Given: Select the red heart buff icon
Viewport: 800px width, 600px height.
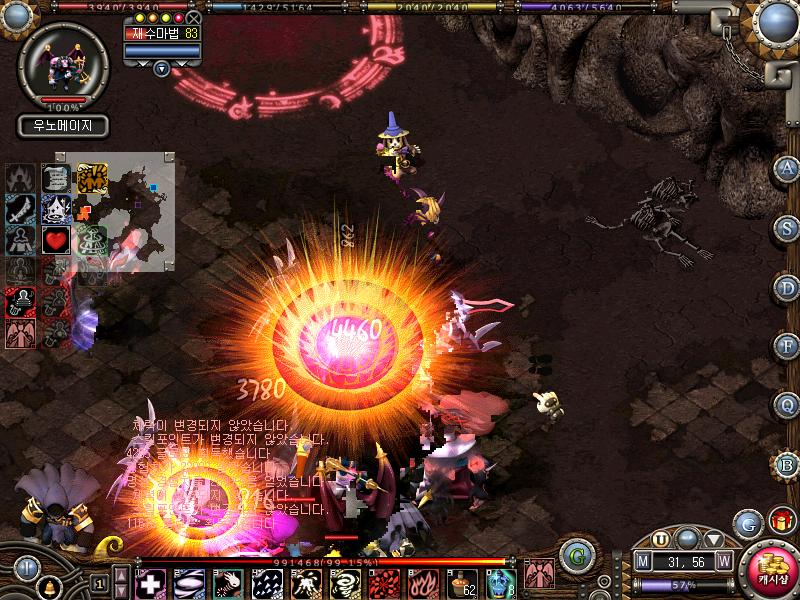Looking at the screenshot, I should tap(55, 240).
